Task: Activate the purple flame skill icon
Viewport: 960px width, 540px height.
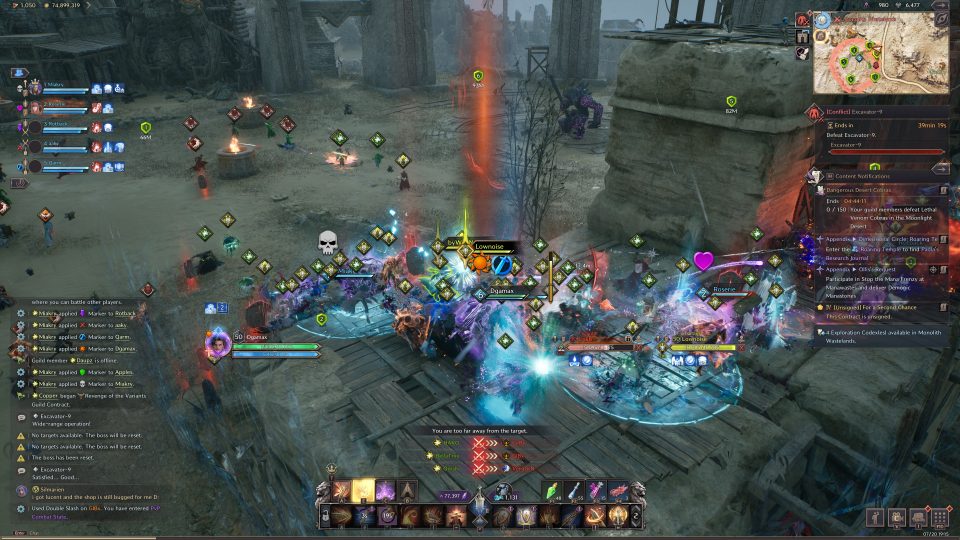Action: tap(386, 491)
